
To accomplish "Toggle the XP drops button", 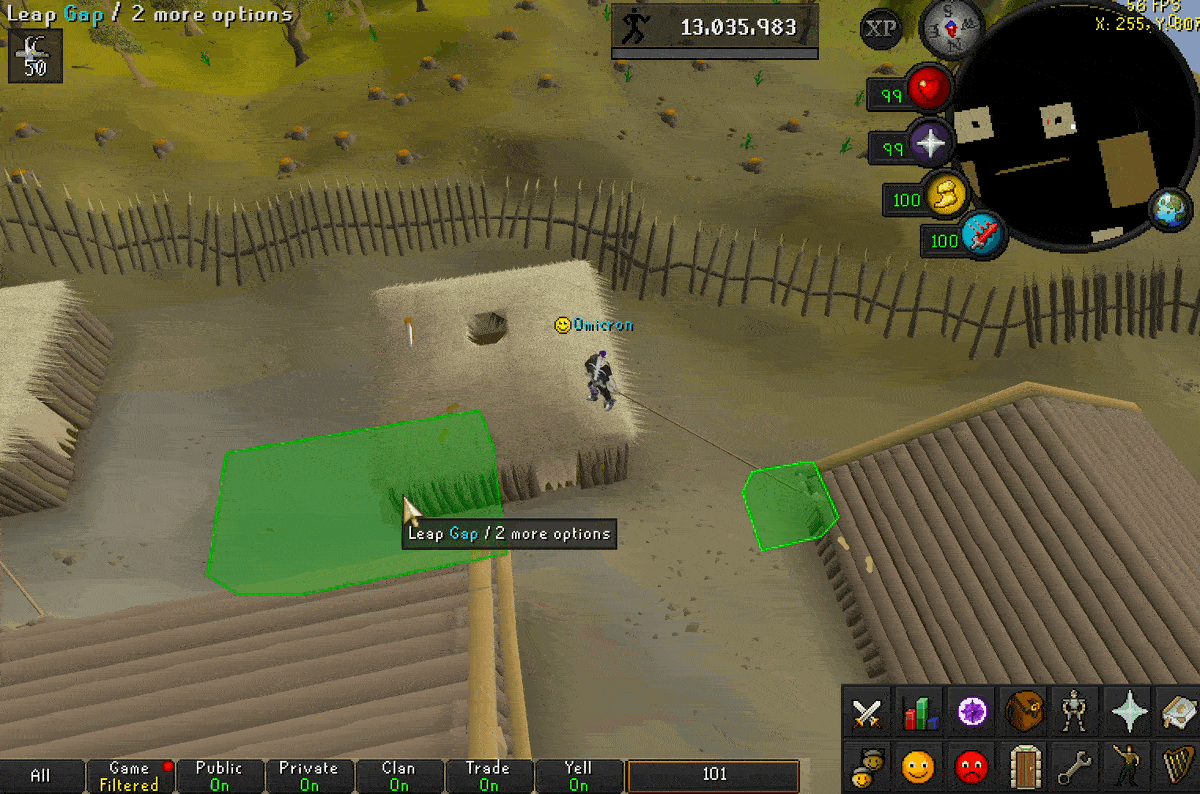I will (x=880, y=28).
